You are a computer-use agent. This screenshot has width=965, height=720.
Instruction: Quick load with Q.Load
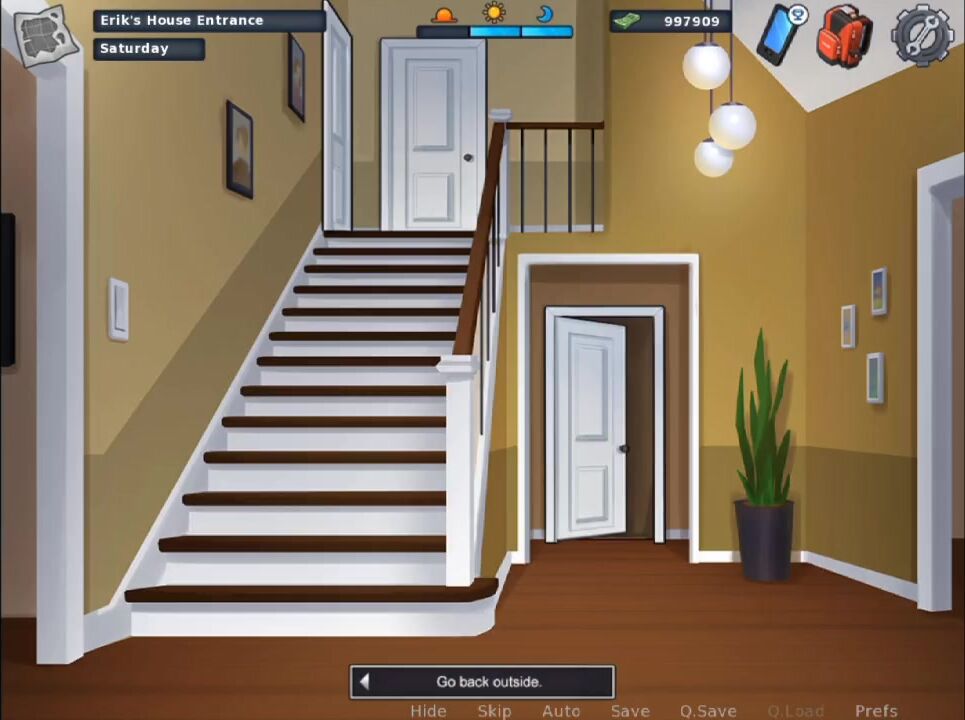pyautogui.click(x=796, y=711)
